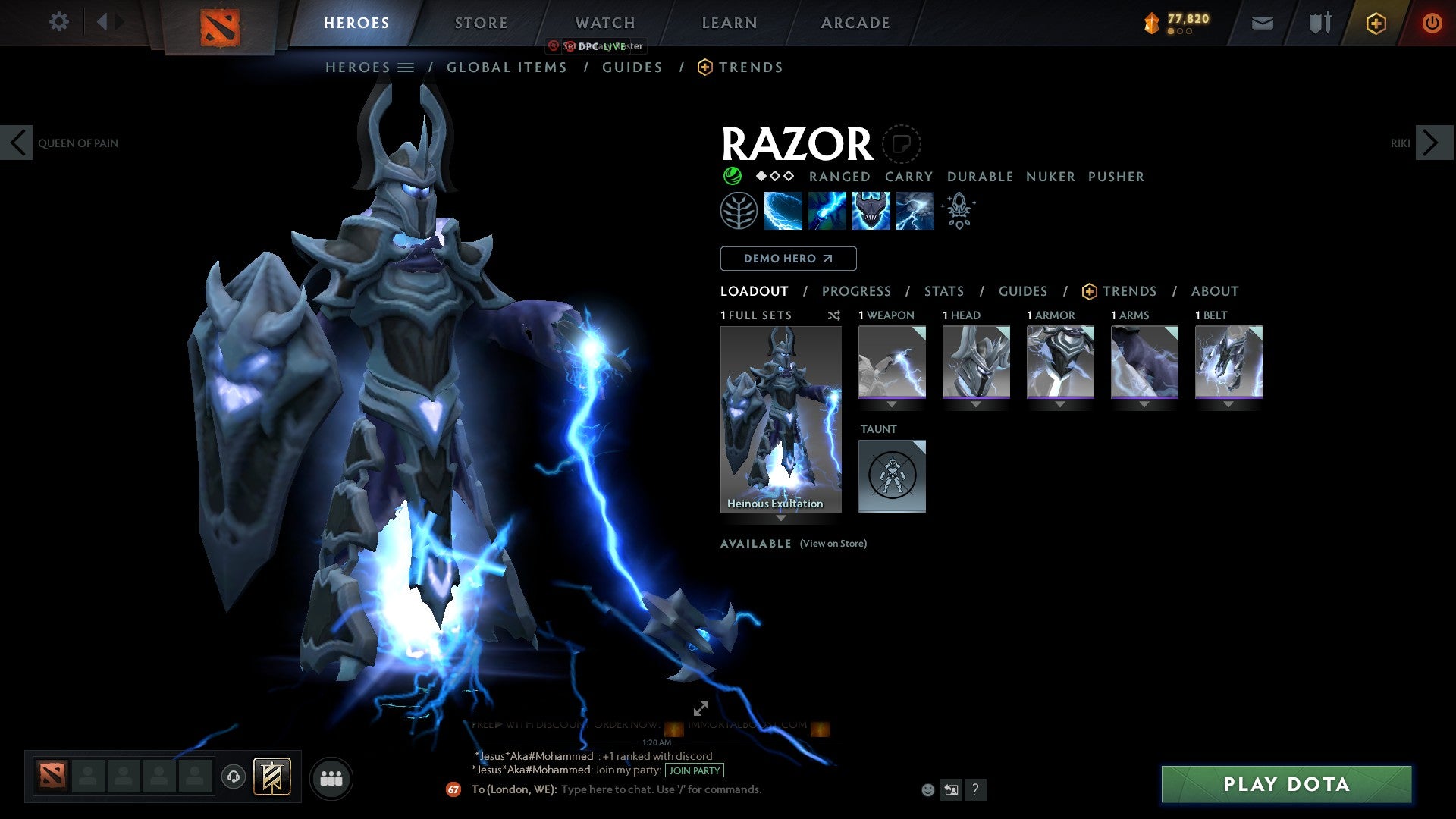Open Dota Plus via the gold hexagon icon
The image size is (1456, 819).
pyautogui.click(x=1375, y=23)
